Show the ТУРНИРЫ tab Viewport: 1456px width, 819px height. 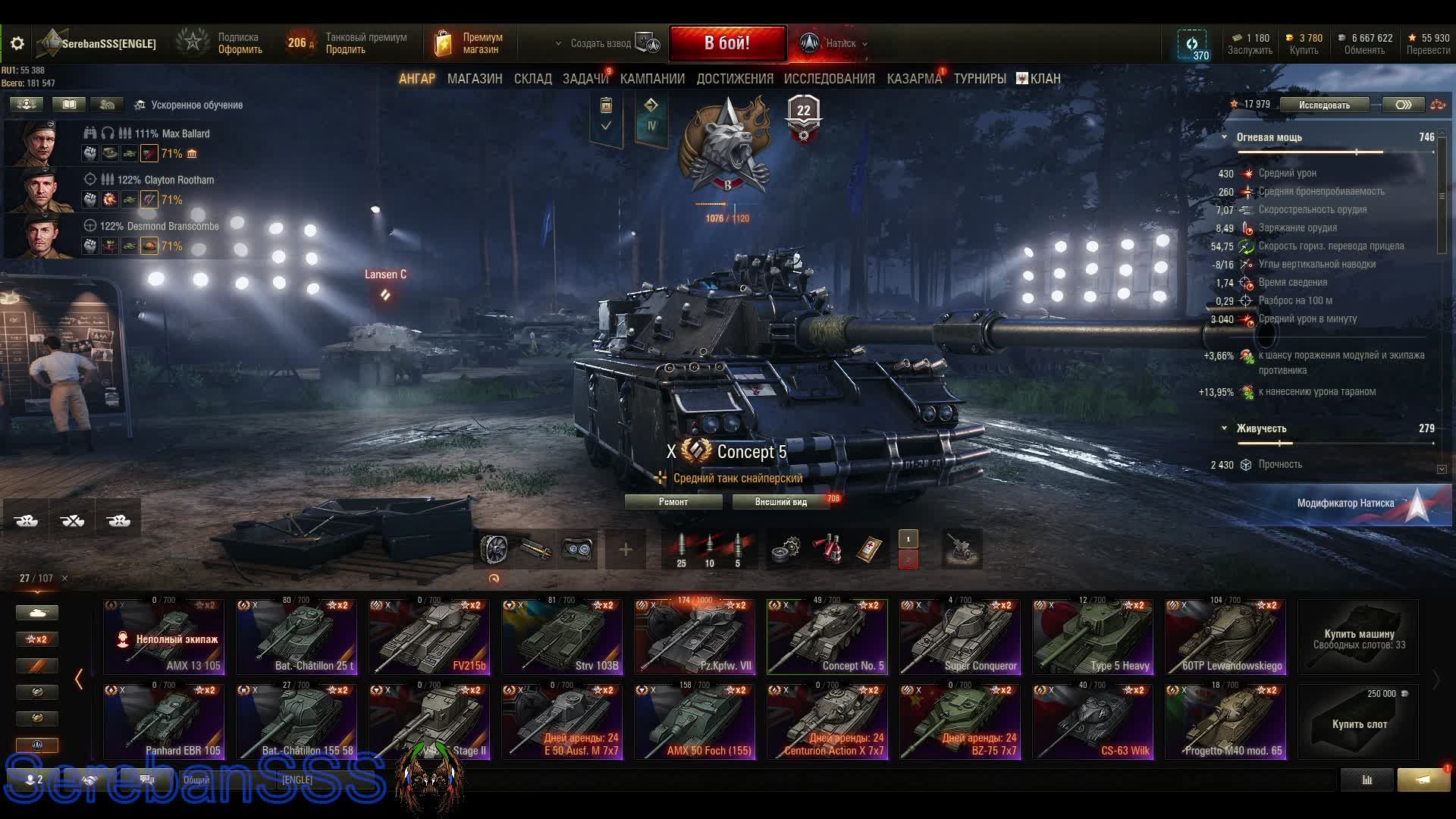pos(980,79)
